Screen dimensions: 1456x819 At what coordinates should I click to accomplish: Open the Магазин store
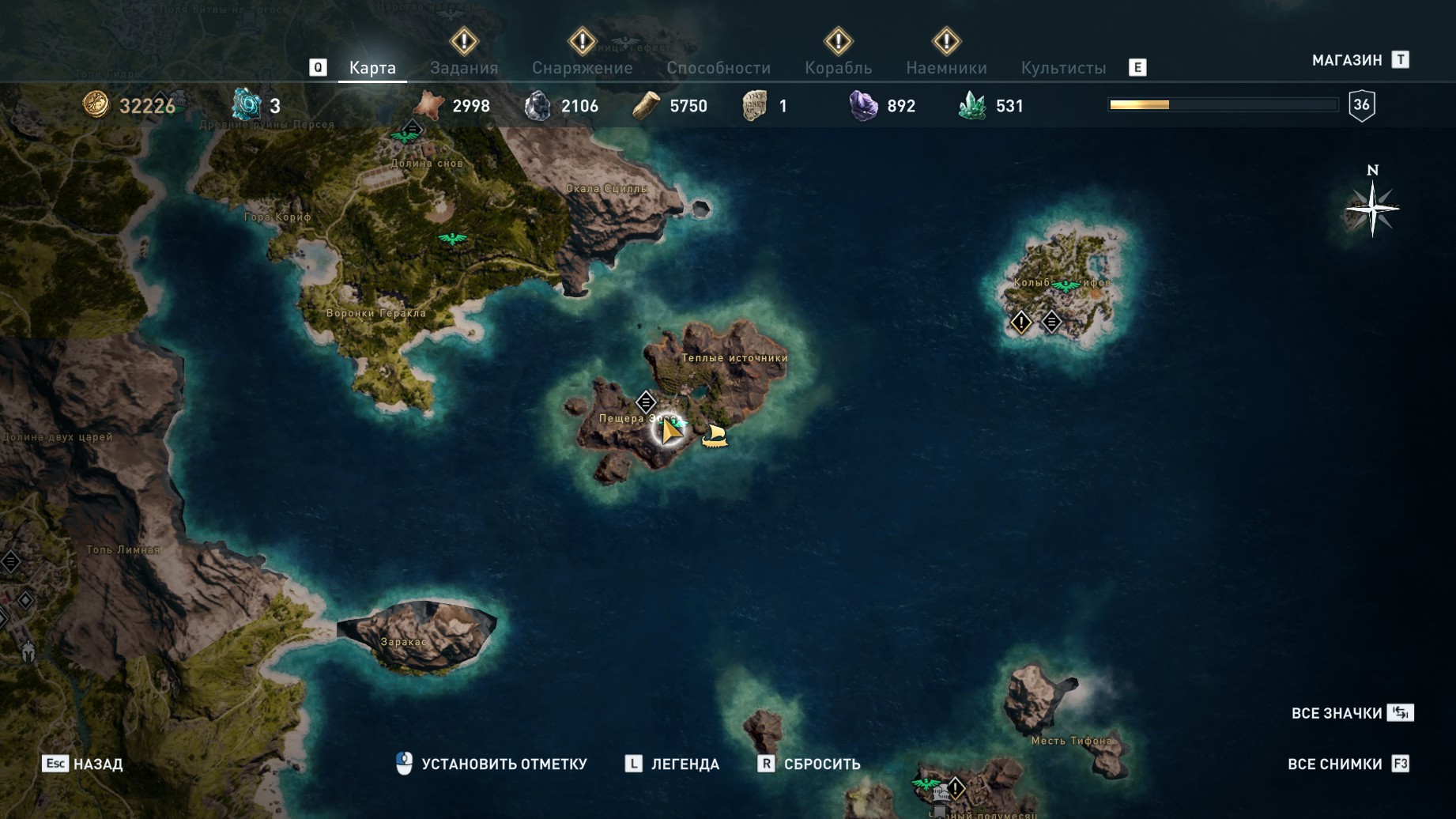click(1347, 60)
